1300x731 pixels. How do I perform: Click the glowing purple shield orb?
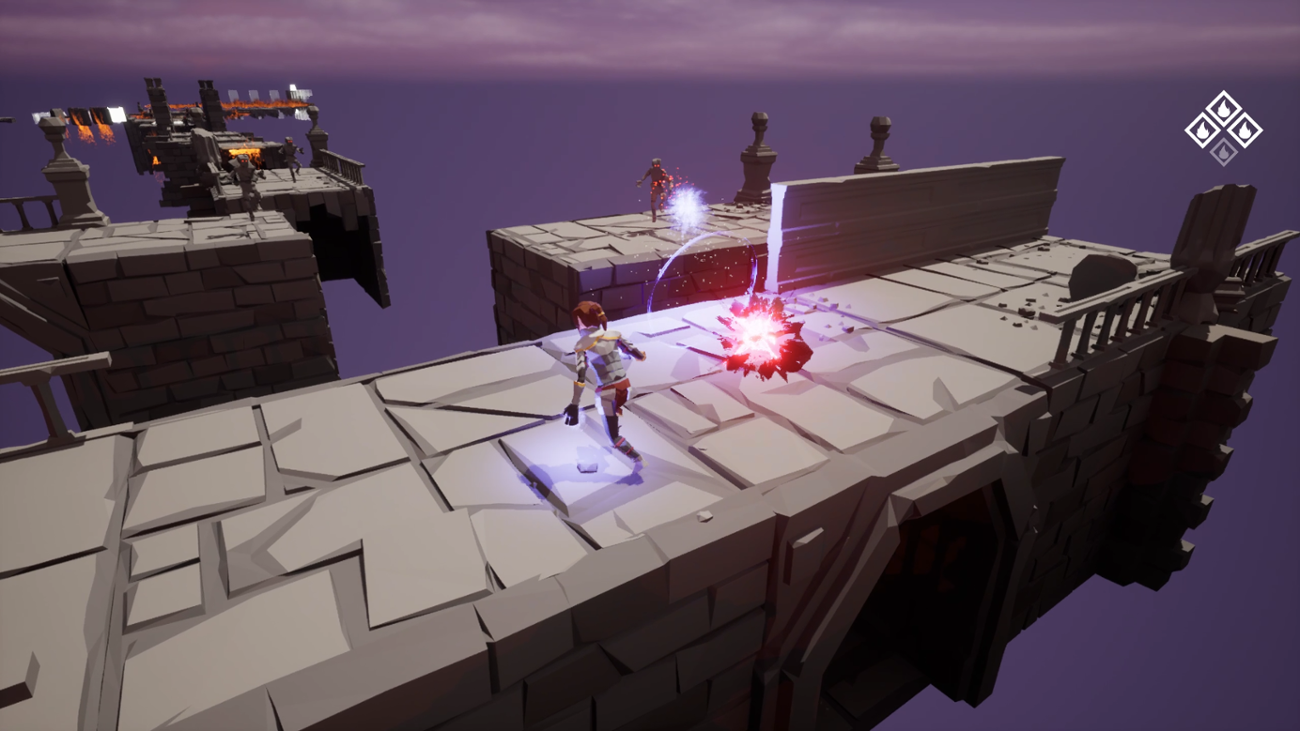(x=688, y=208)
